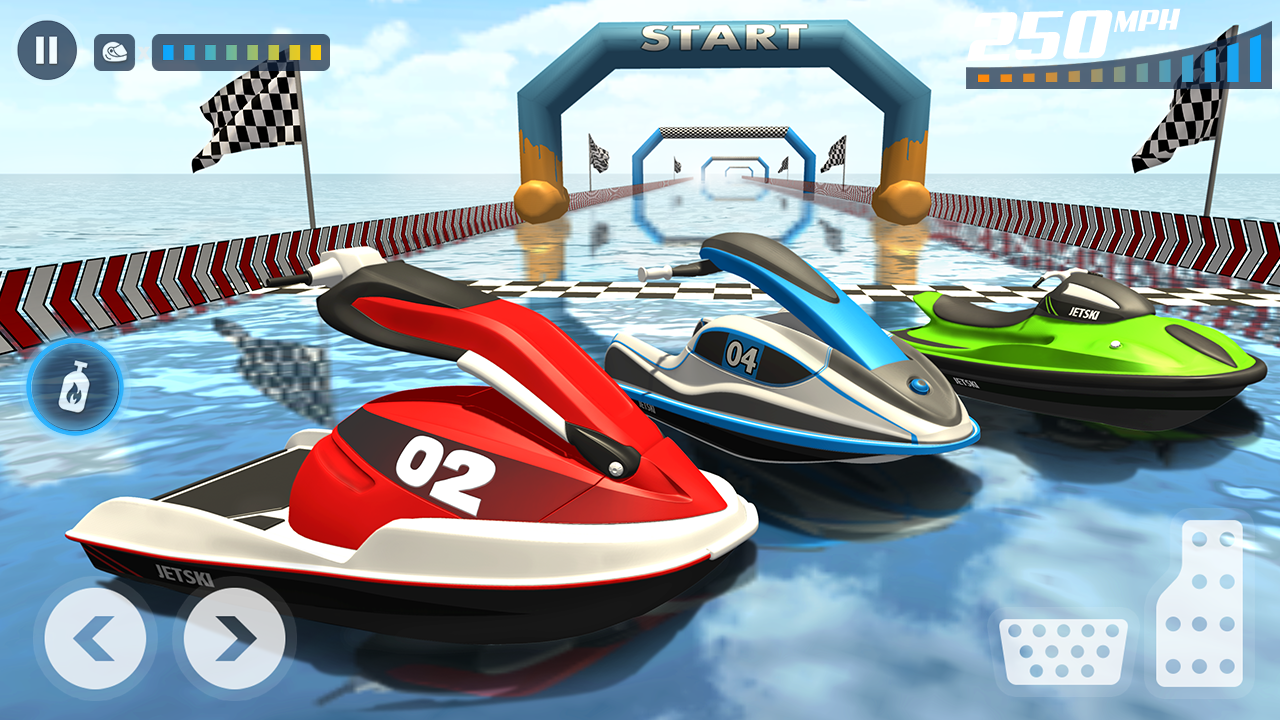Click the helmet icon beside the health bar
Image resolution: width=1280 pixels, height=720 pixels.
click(112, 52)
